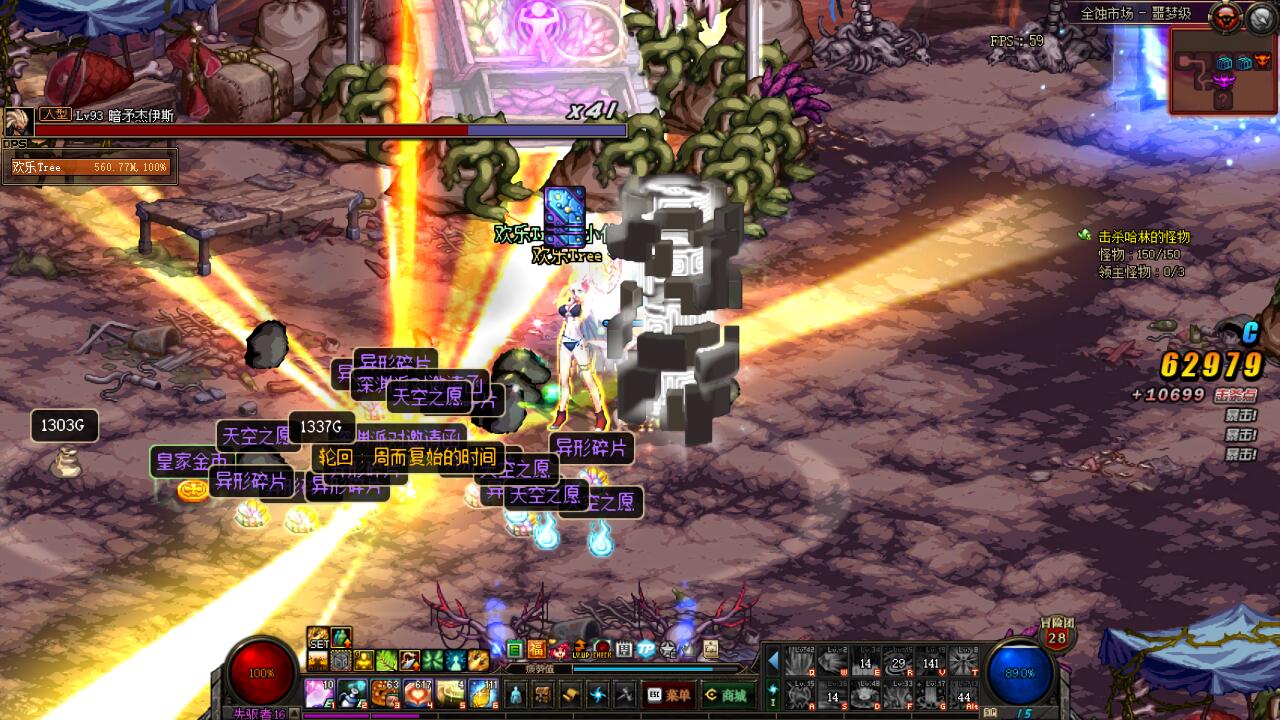Screen dimensions: 1280x720
Task: Open the ESC 菜单 menu button
Action: click(669, 694)
